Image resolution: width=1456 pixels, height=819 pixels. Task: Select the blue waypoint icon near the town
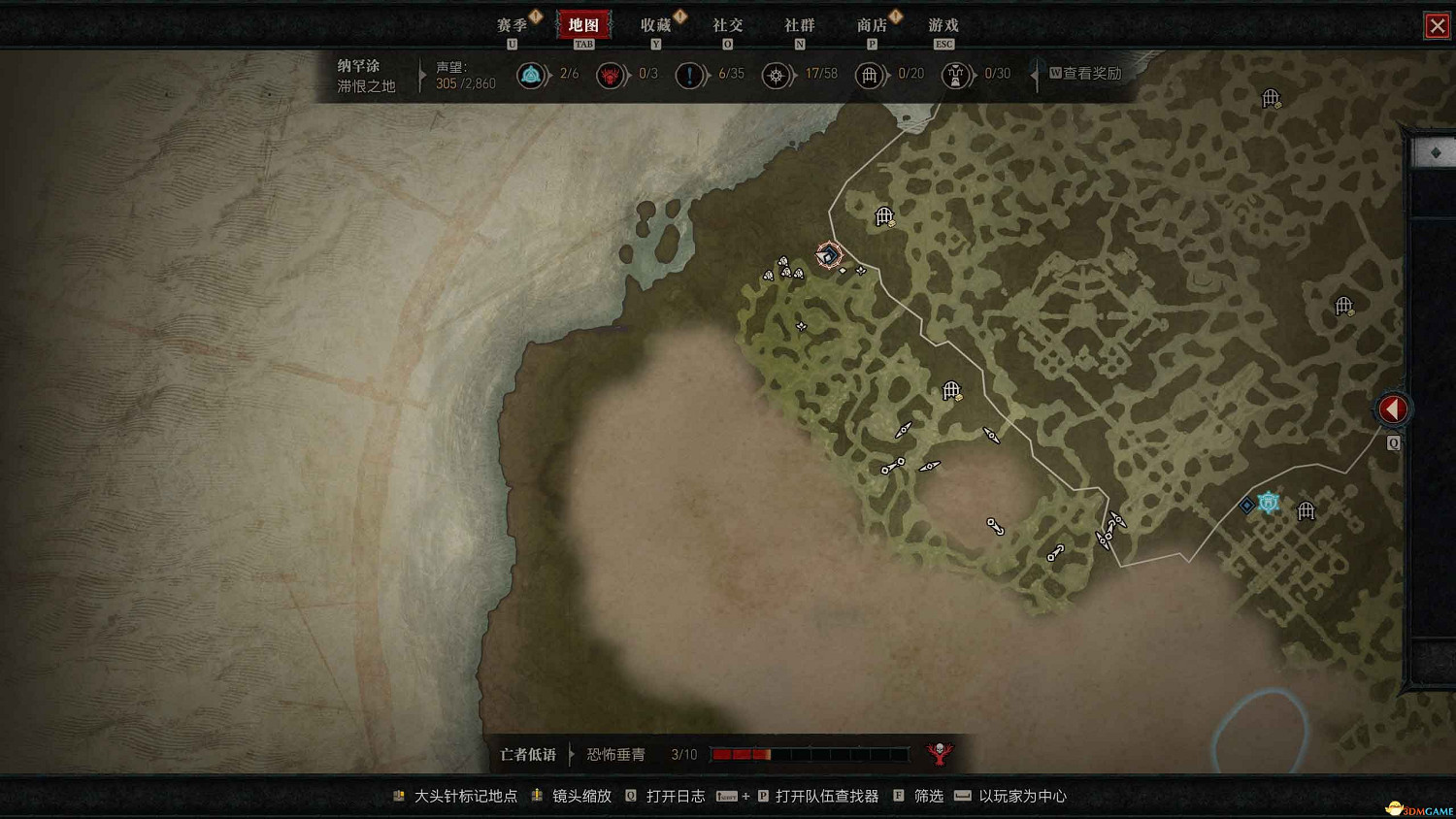point(1268,502)
